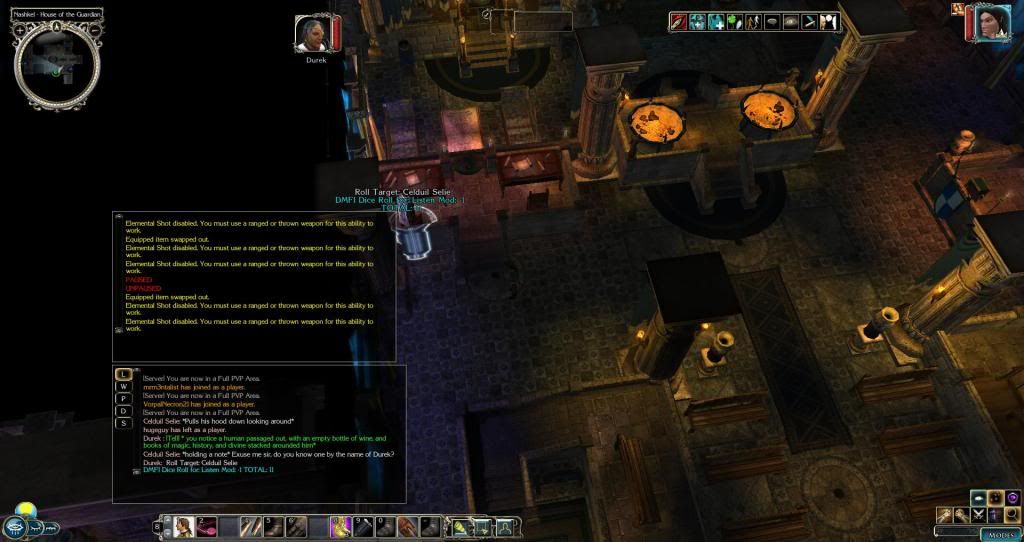The image size is (1024, 542).
Task: Switch chat to the P party channel tab
Action: (123, 399)
